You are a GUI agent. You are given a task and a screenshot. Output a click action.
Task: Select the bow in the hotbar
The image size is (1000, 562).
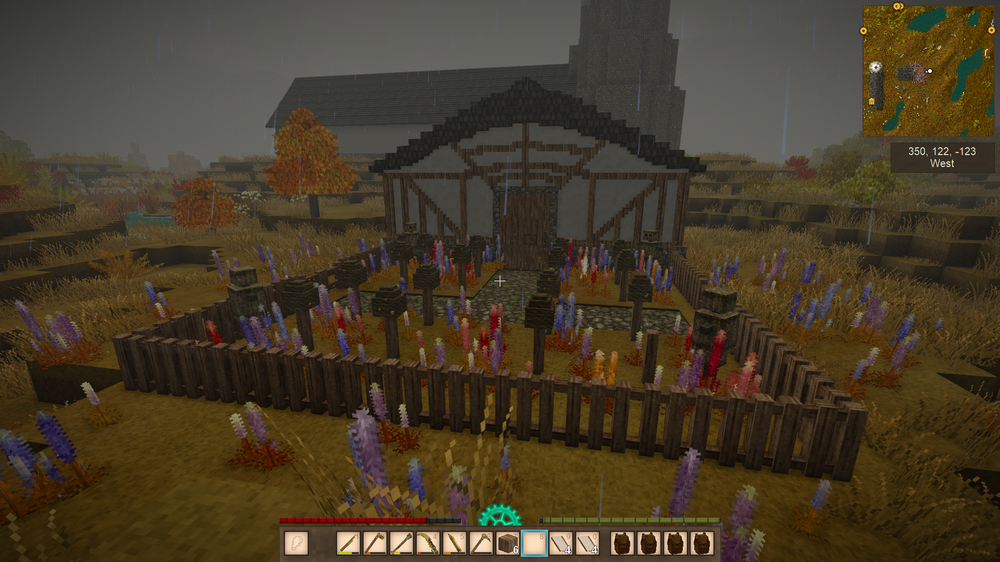(427, 543)
